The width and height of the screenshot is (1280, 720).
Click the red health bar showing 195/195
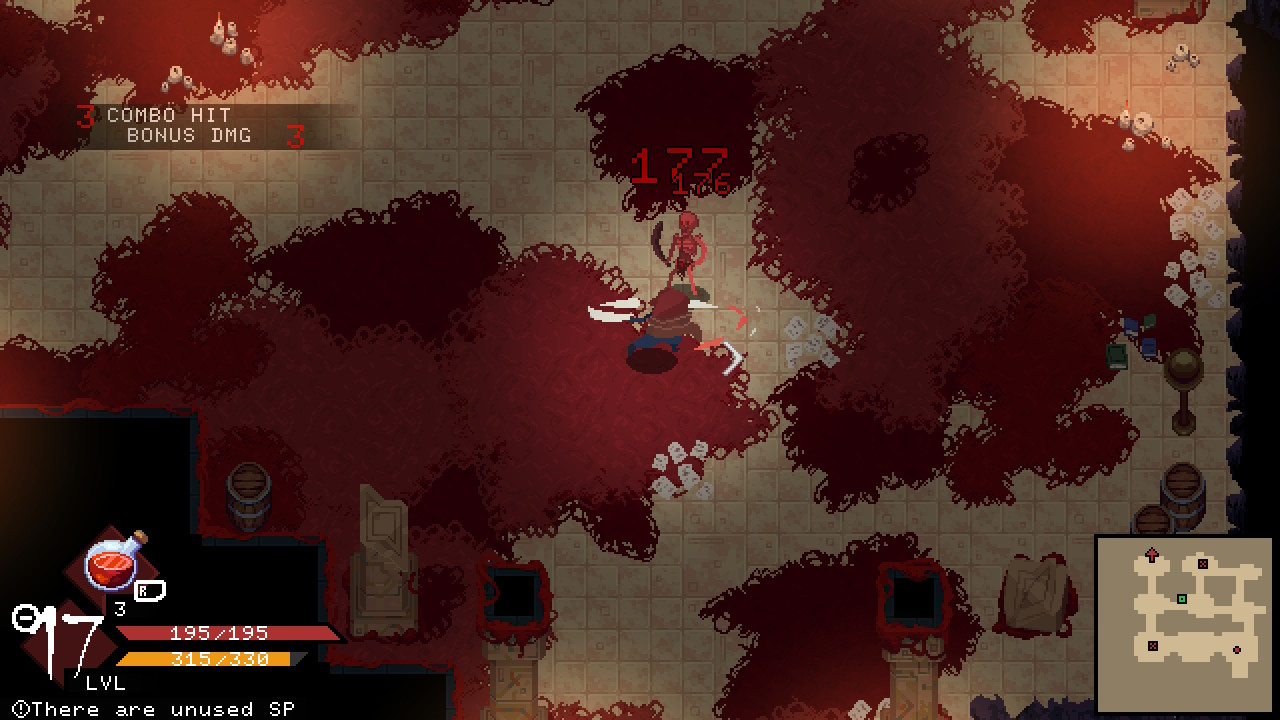219,633
